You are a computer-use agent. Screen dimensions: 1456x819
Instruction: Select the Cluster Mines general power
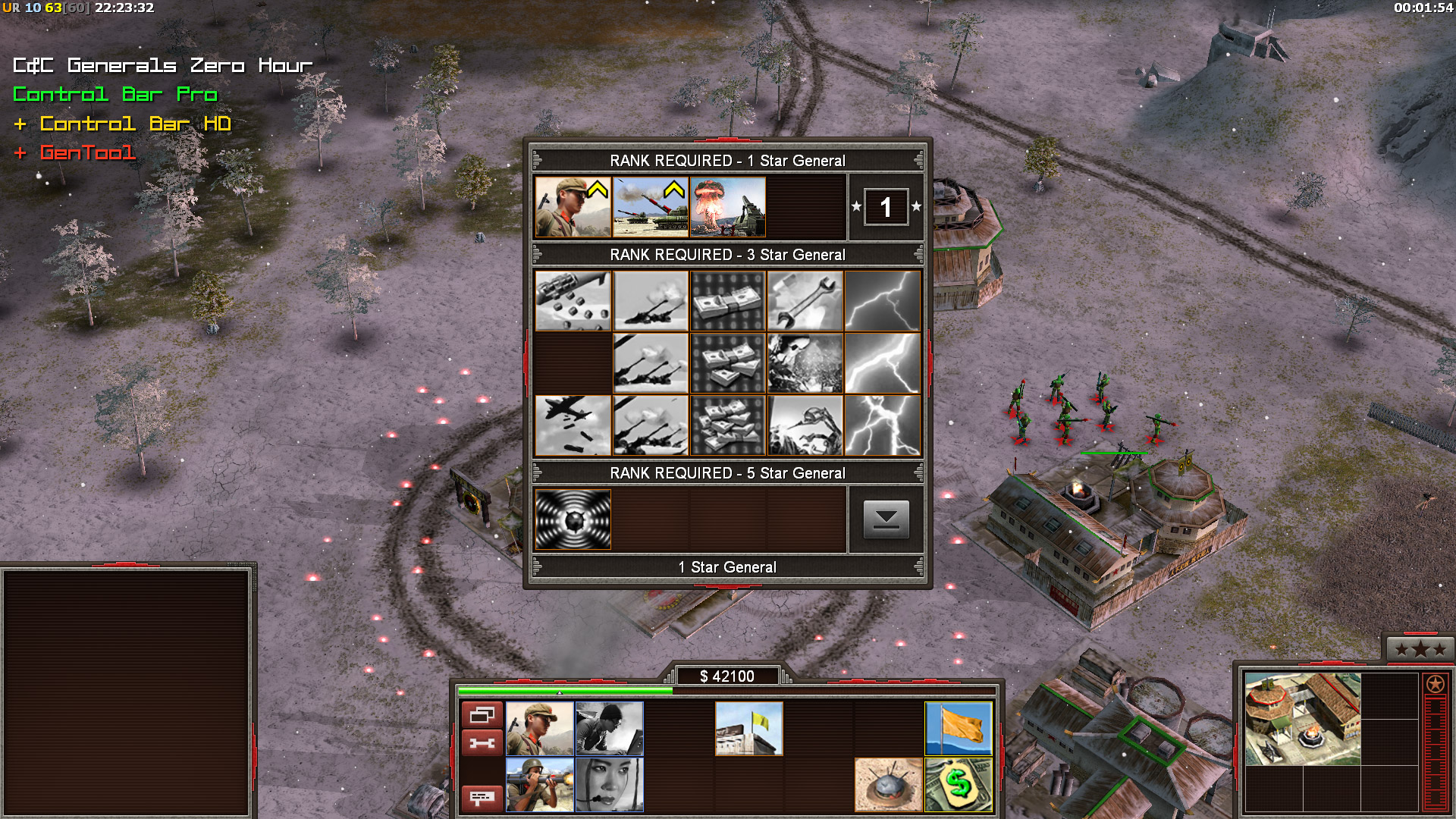(573, 301)
